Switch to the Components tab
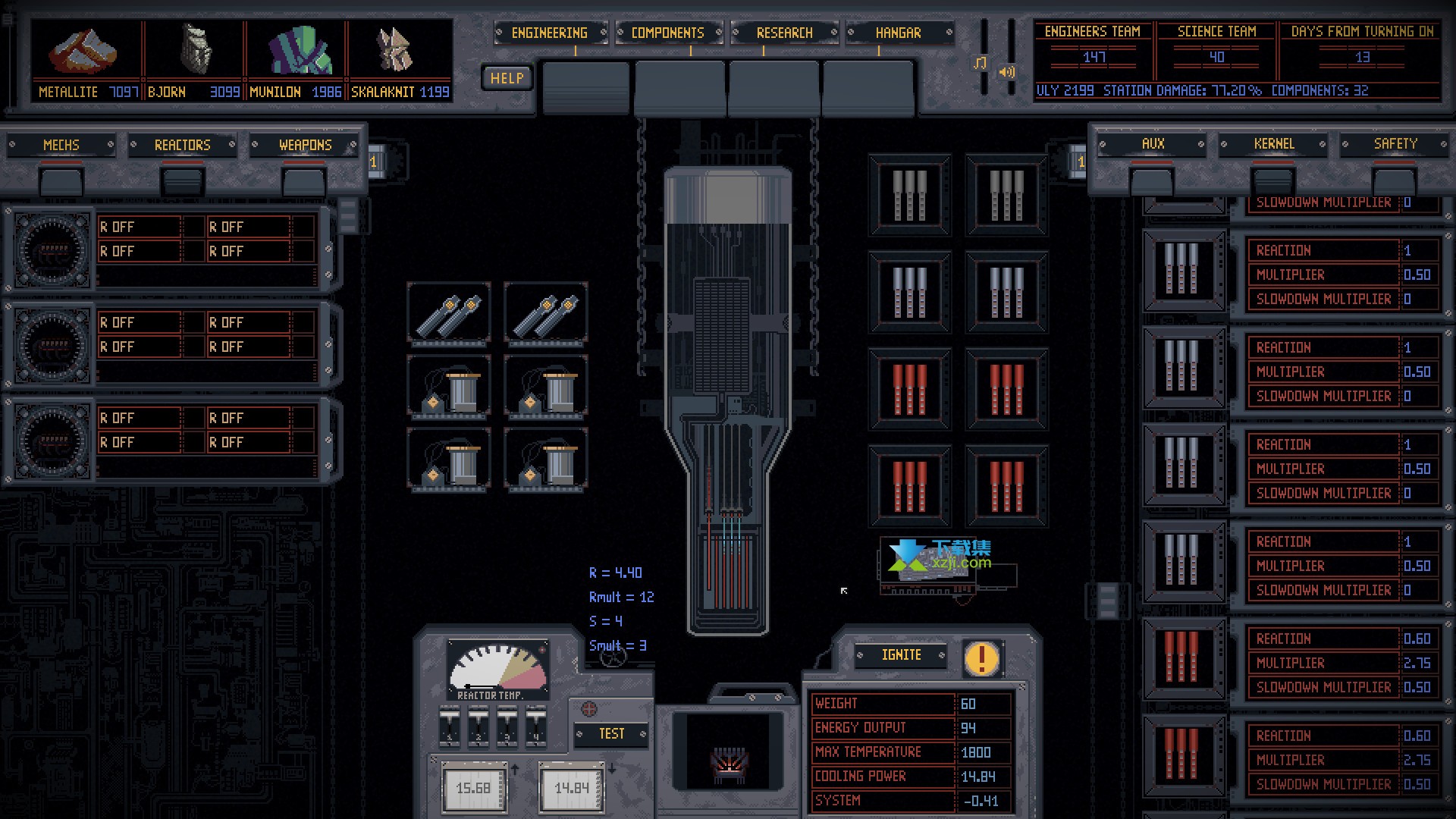Image resolution: width=1456 pixels, height=819 pixels. 667,33
